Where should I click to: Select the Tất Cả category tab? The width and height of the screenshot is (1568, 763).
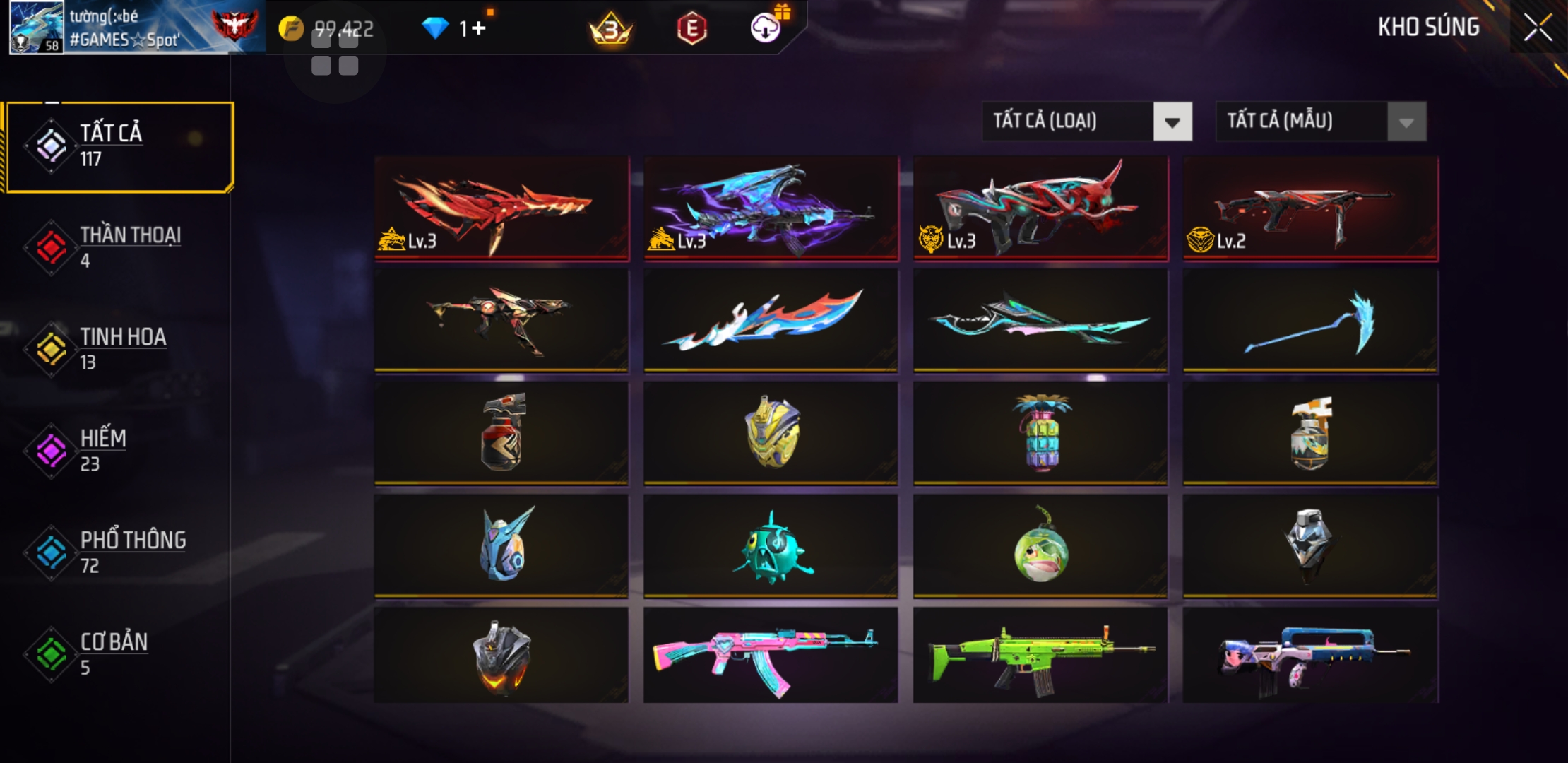(120, 146)
